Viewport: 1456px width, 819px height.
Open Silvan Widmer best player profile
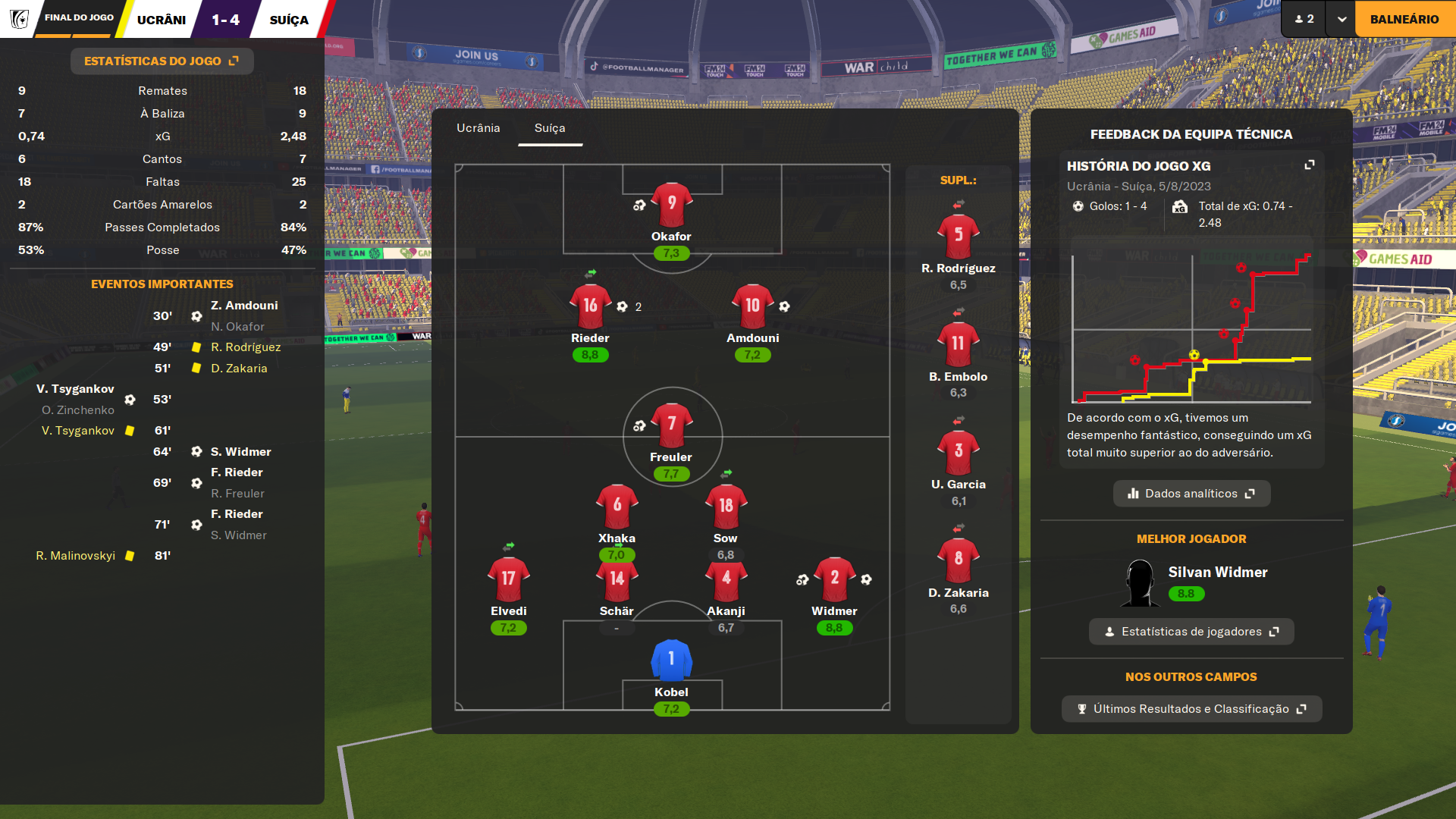point(1217,573)
